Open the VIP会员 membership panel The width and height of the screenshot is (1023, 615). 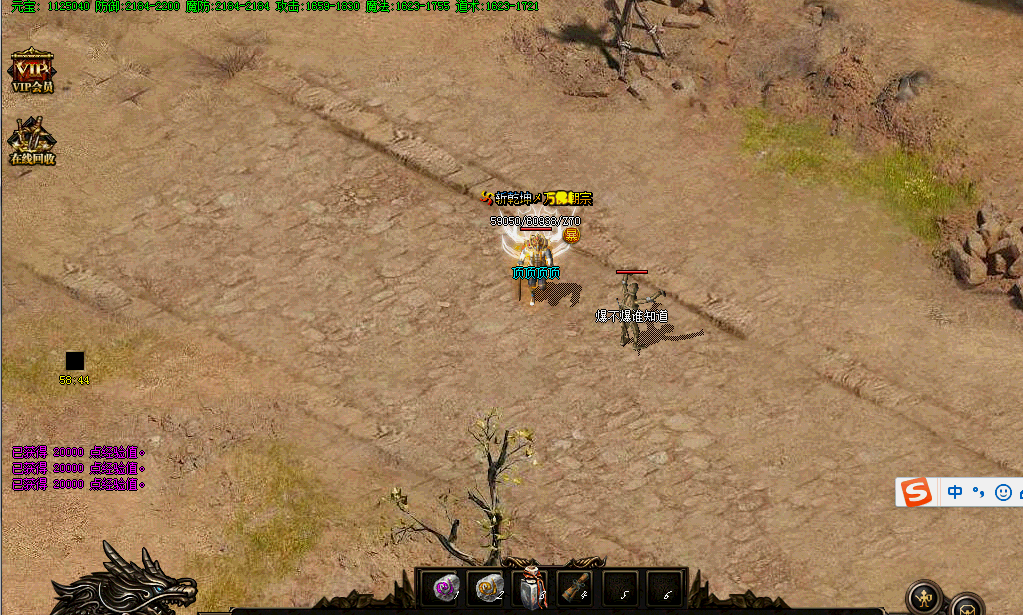32,71
